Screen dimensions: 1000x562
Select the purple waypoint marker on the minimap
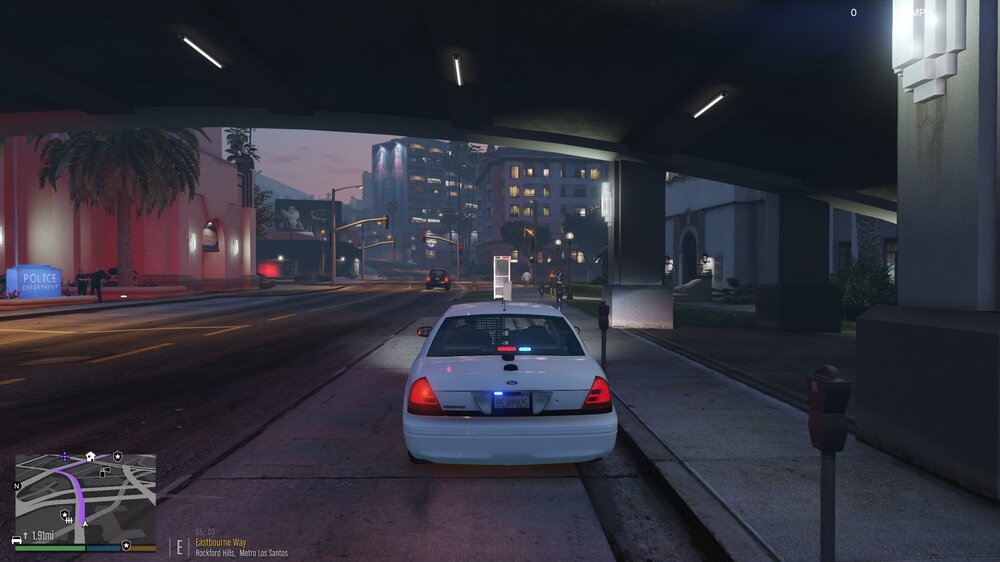click(x=65, y=456)
